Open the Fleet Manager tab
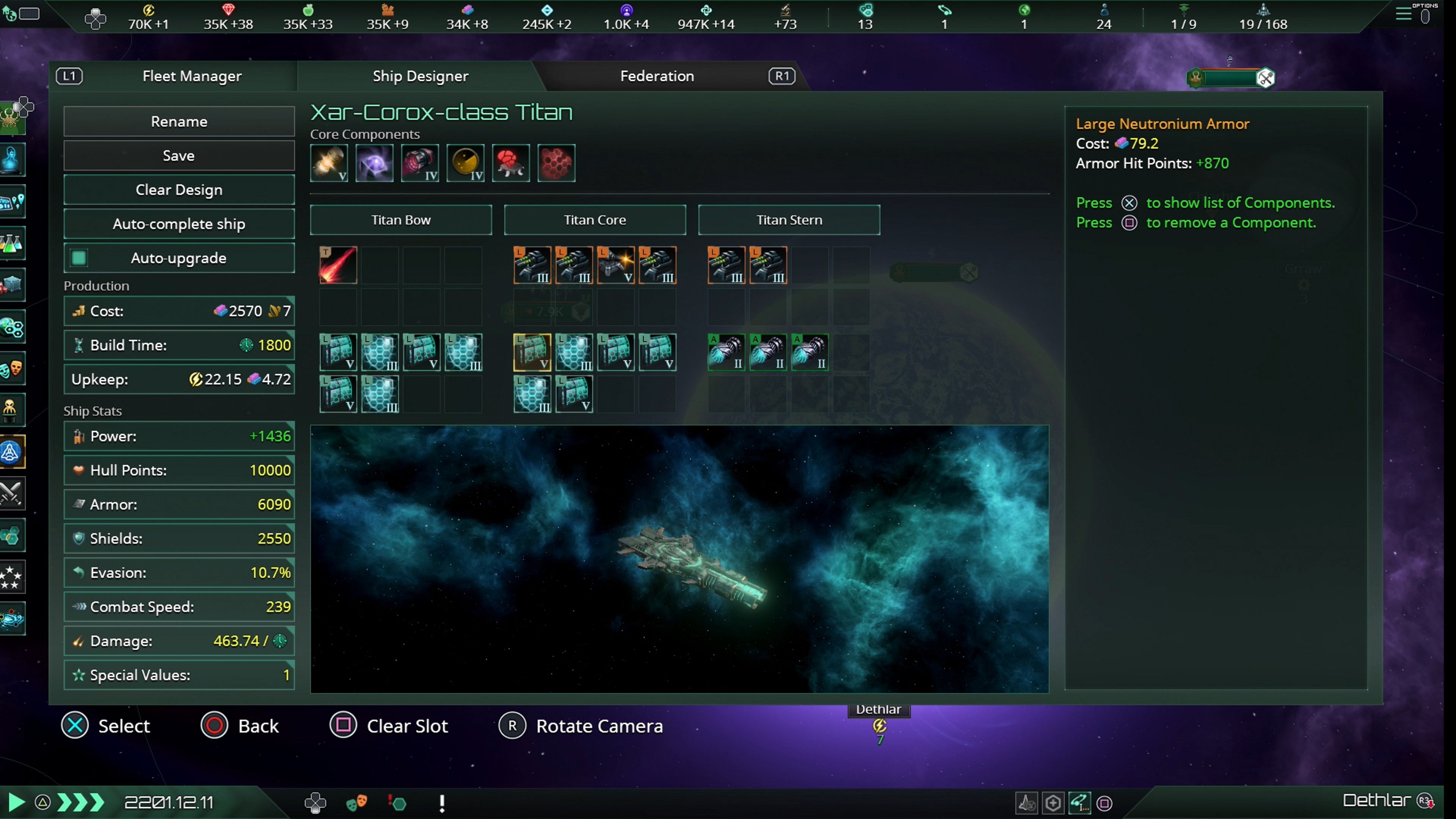This screenshot has width=1456, height=819. (x=191, y=76)
